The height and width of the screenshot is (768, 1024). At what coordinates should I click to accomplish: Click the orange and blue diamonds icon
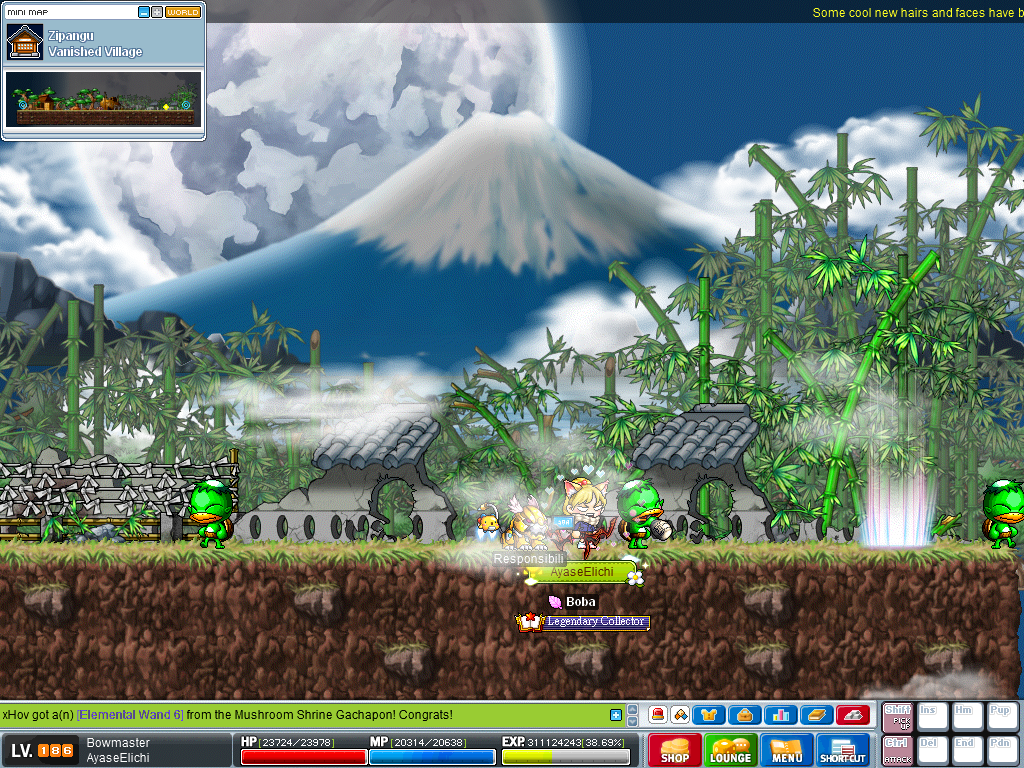point(680,715)
